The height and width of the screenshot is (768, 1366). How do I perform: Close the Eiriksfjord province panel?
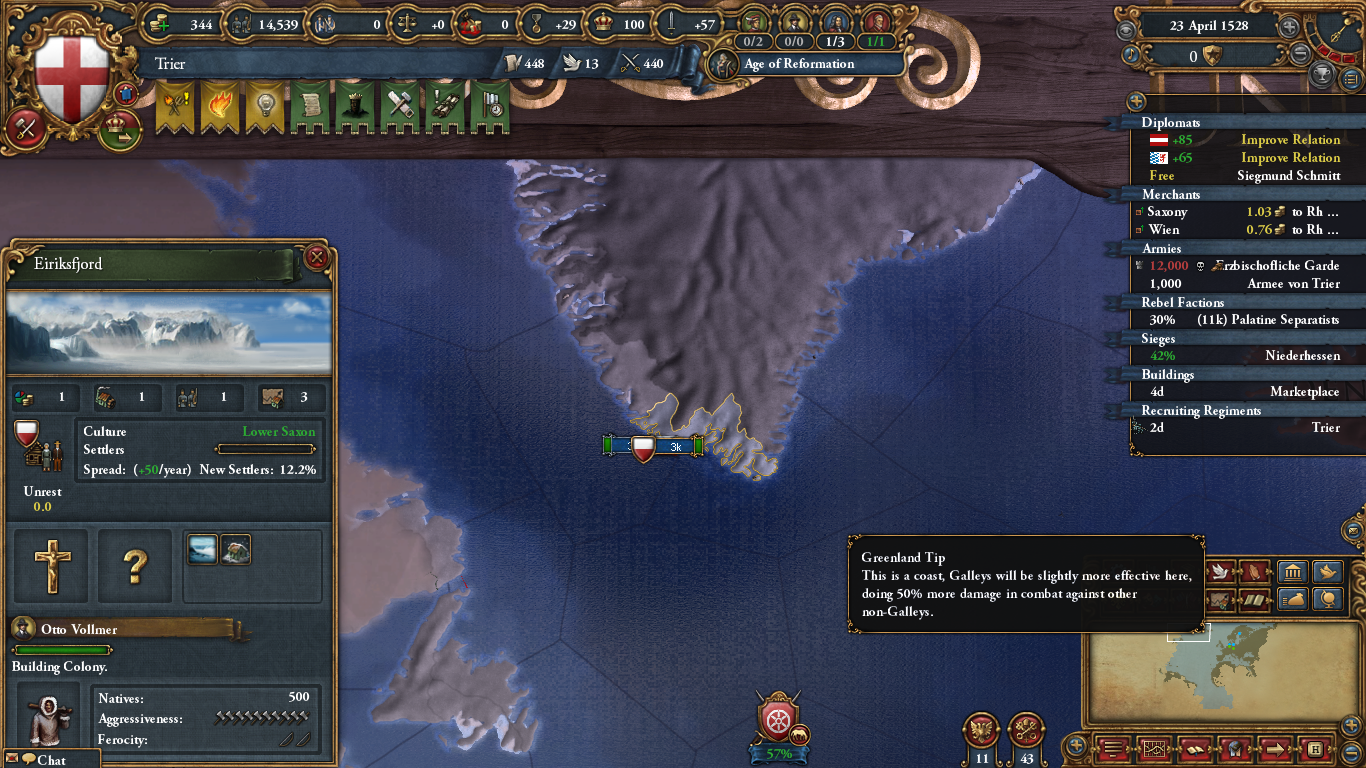[x=317, y=258]
